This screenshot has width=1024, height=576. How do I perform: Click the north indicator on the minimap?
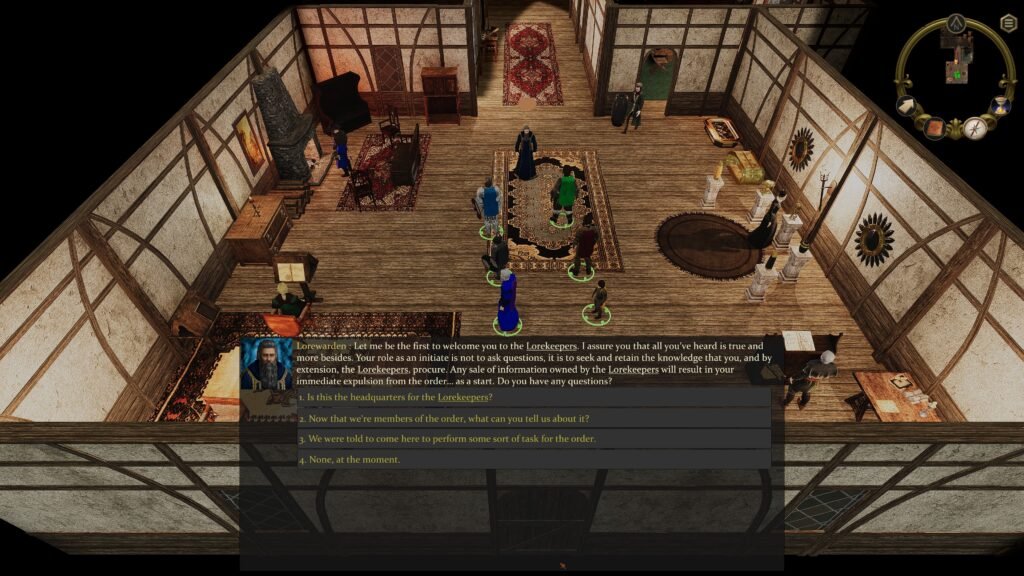pyautogui.click(x=956, y=23)
